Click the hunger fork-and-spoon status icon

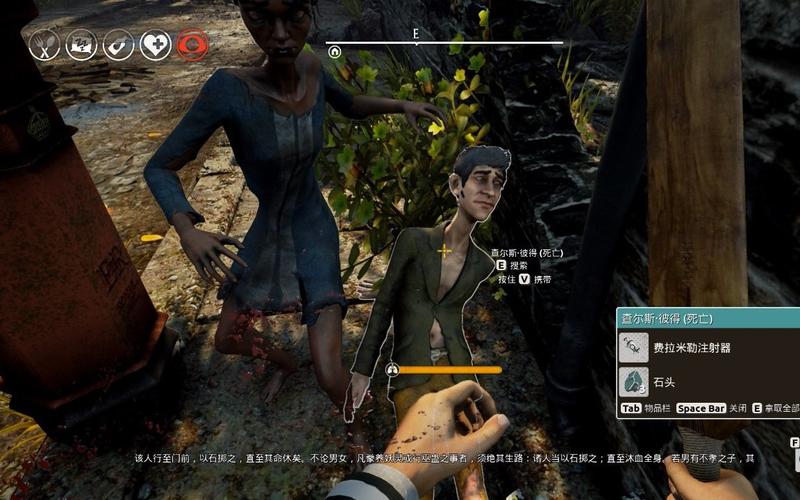point(44,44)
